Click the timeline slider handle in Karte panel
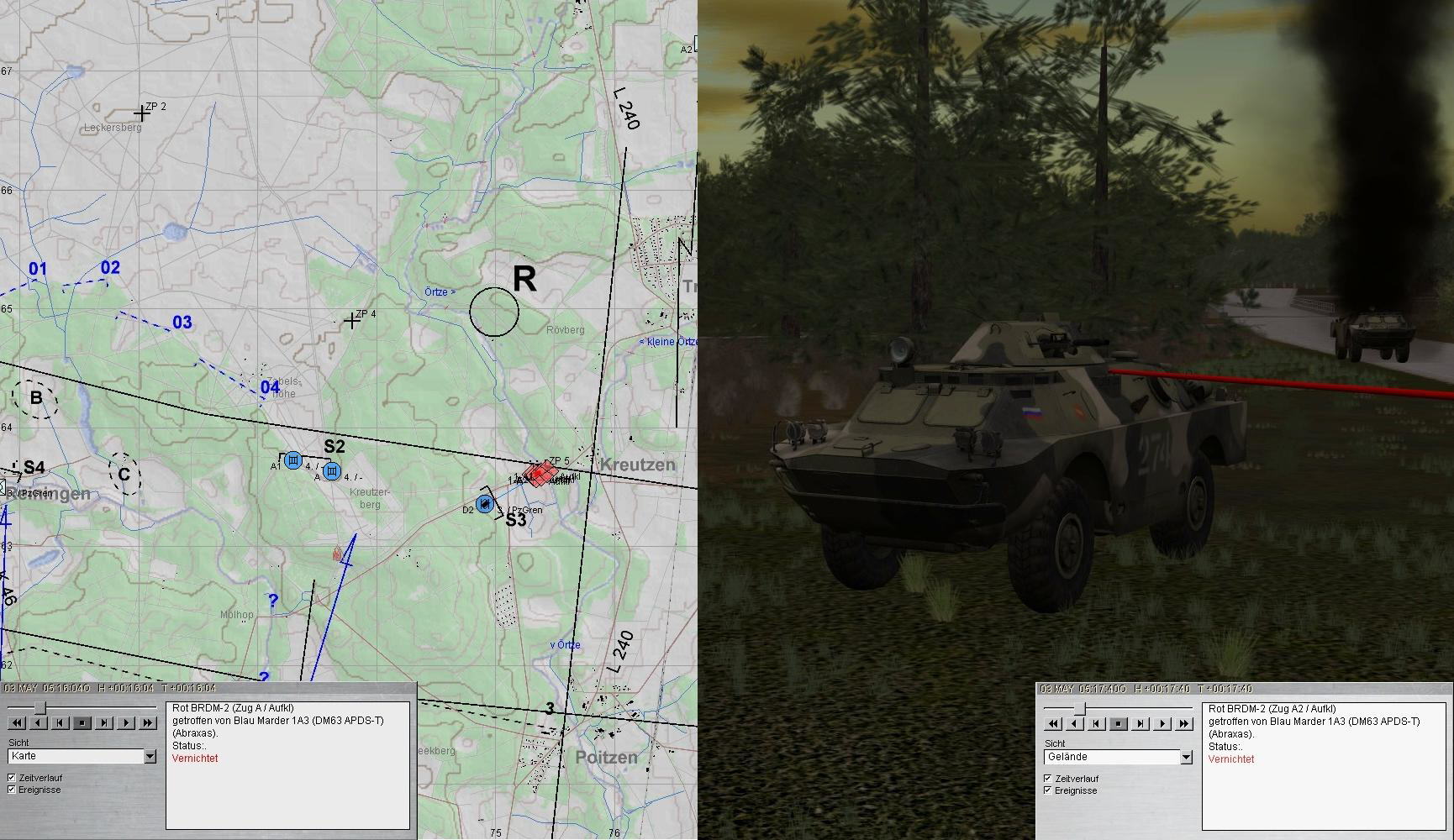1454x840 pixels. pos(40,708)
